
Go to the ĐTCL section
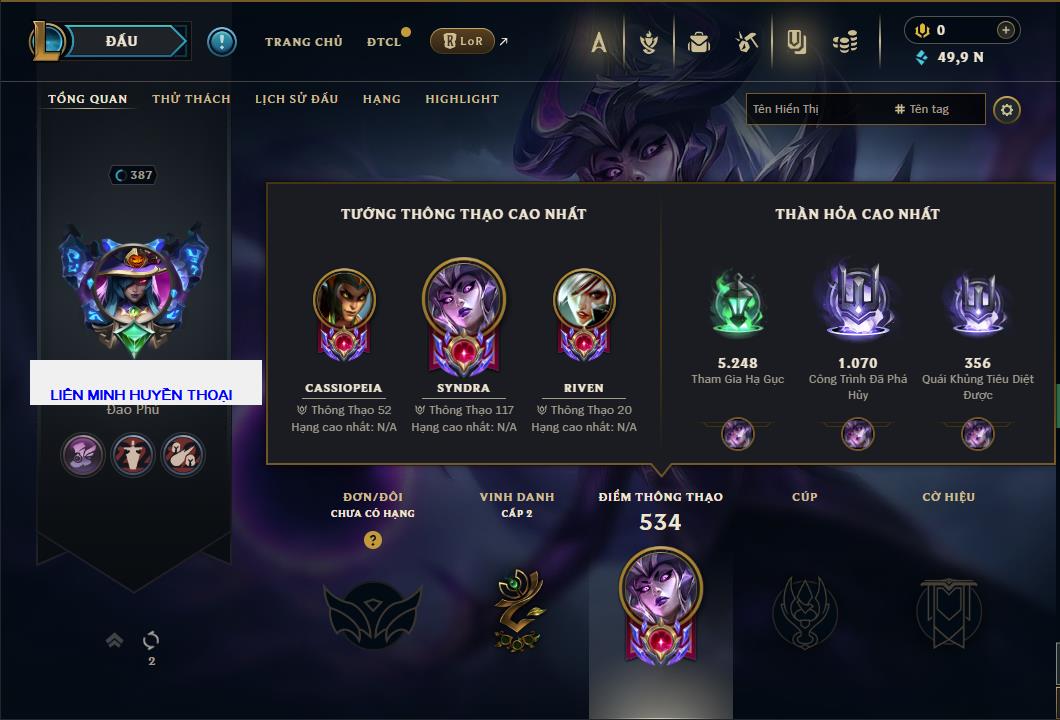384,42
